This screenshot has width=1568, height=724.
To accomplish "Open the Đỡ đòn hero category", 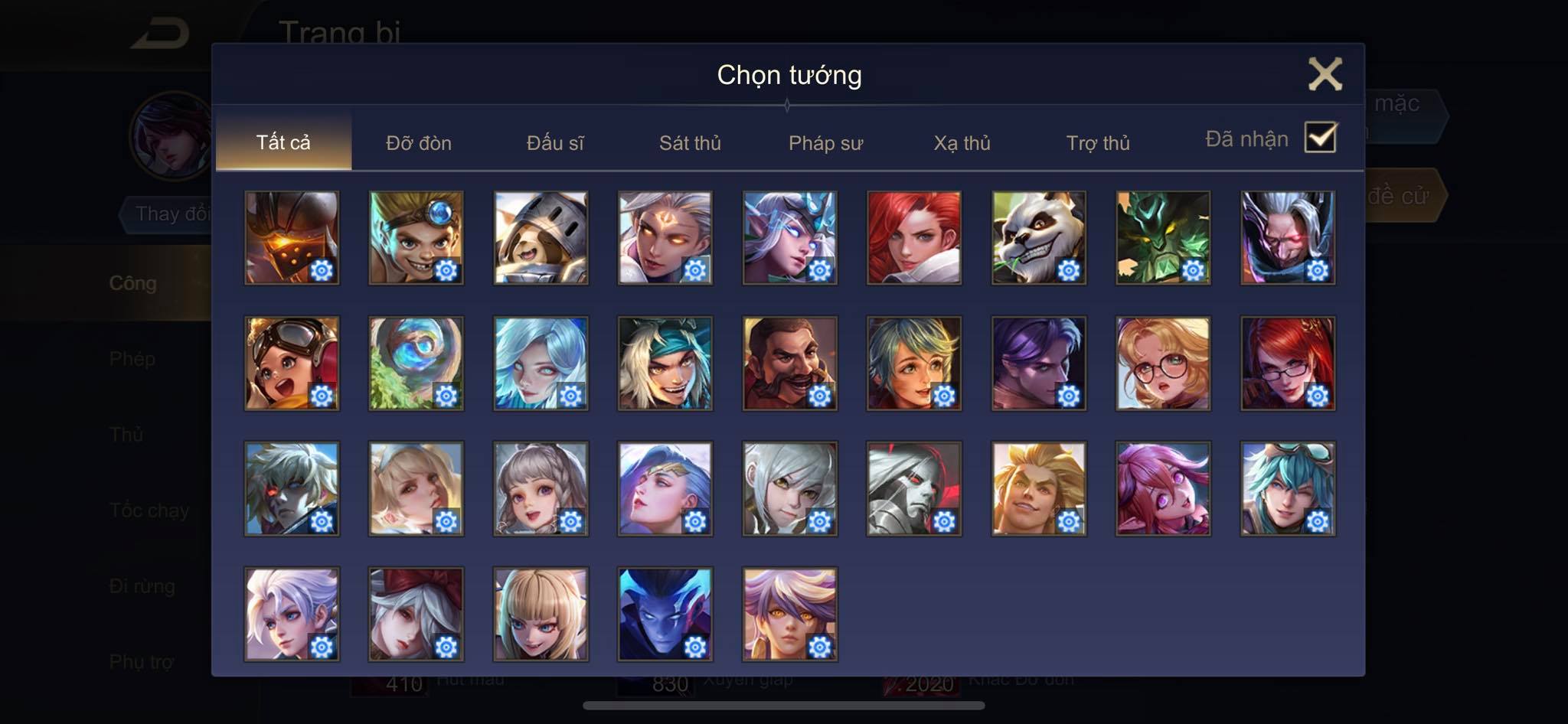I will (418, 143).
